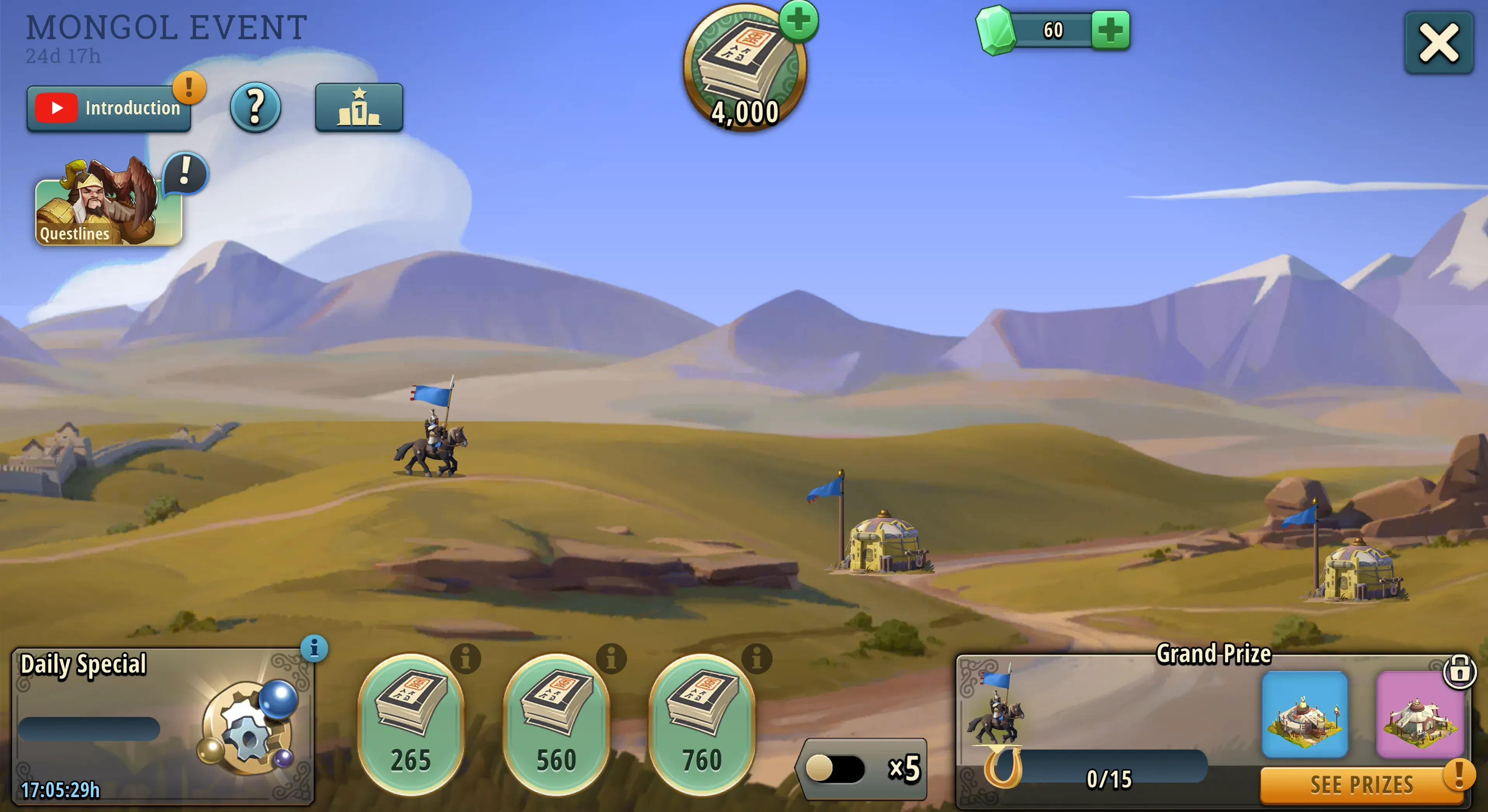The height and width of the screenshot is (812, 1488).
Task: Show the event leaderboard rankings
Action: pyautogui.click(x=359, y=107)
